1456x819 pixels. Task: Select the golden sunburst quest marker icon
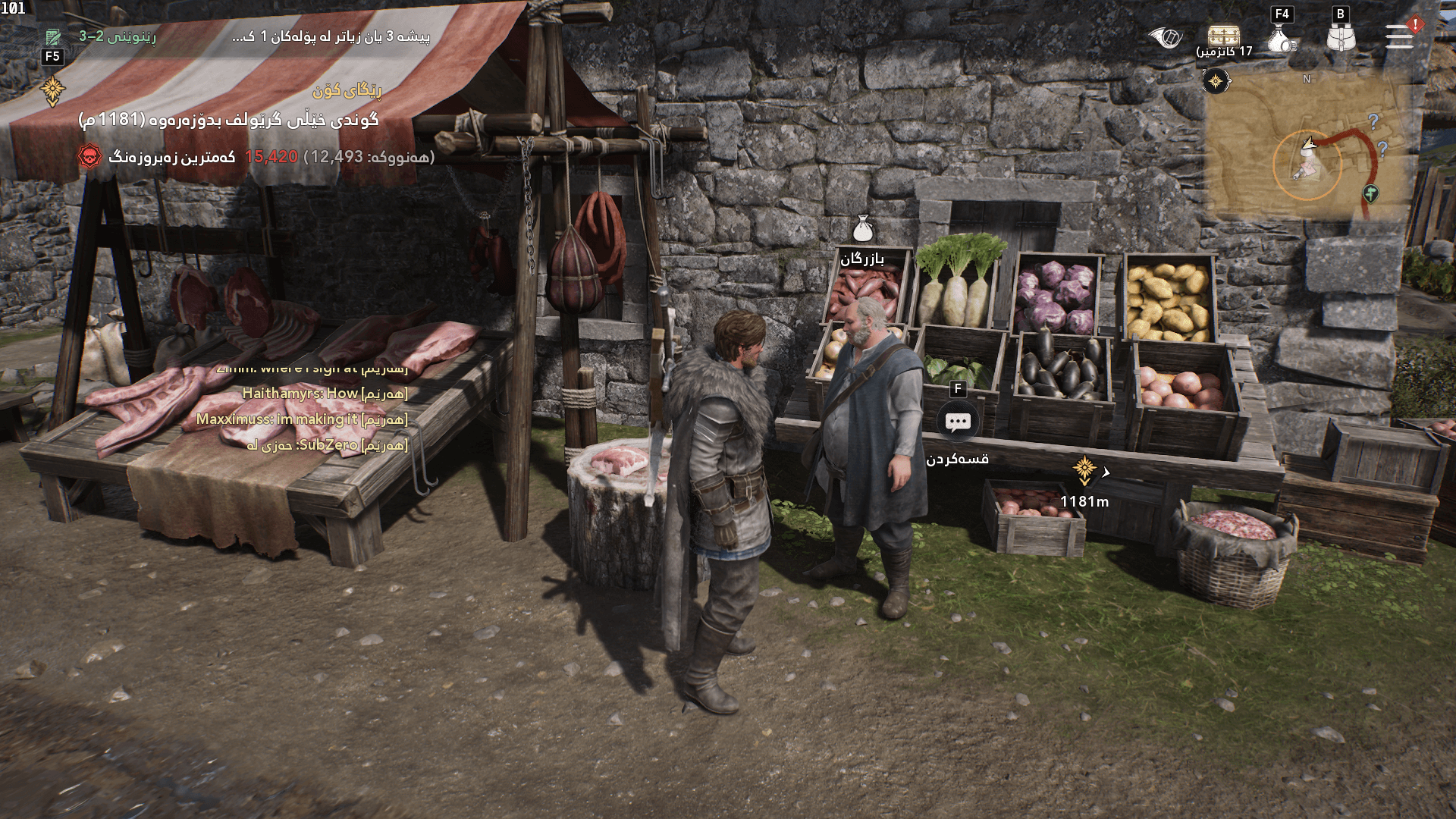52,89
